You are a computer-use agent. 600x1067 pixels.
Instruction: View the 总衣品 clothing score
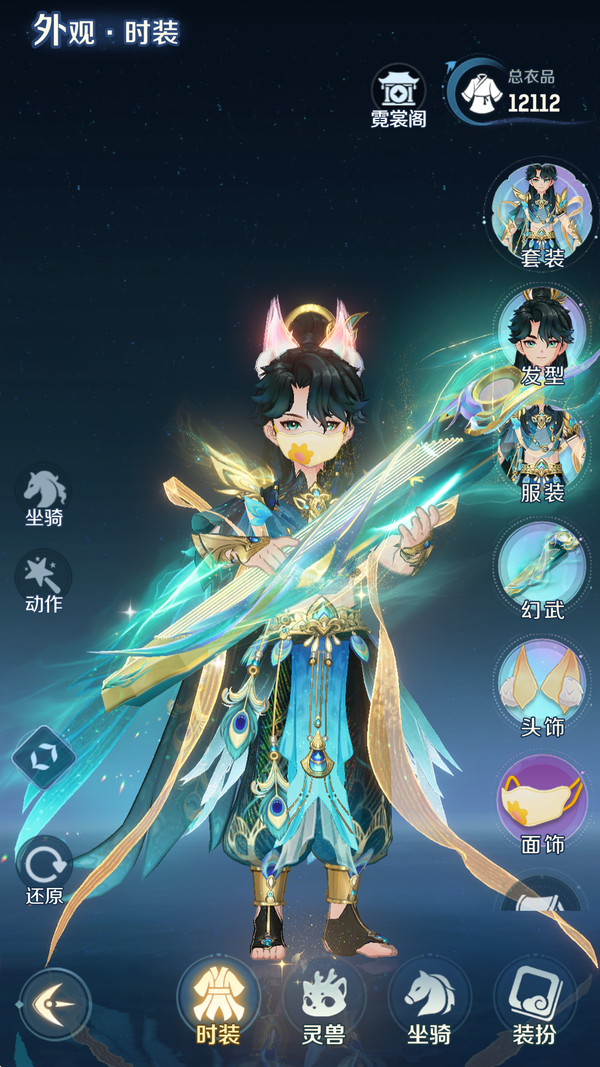512,92
